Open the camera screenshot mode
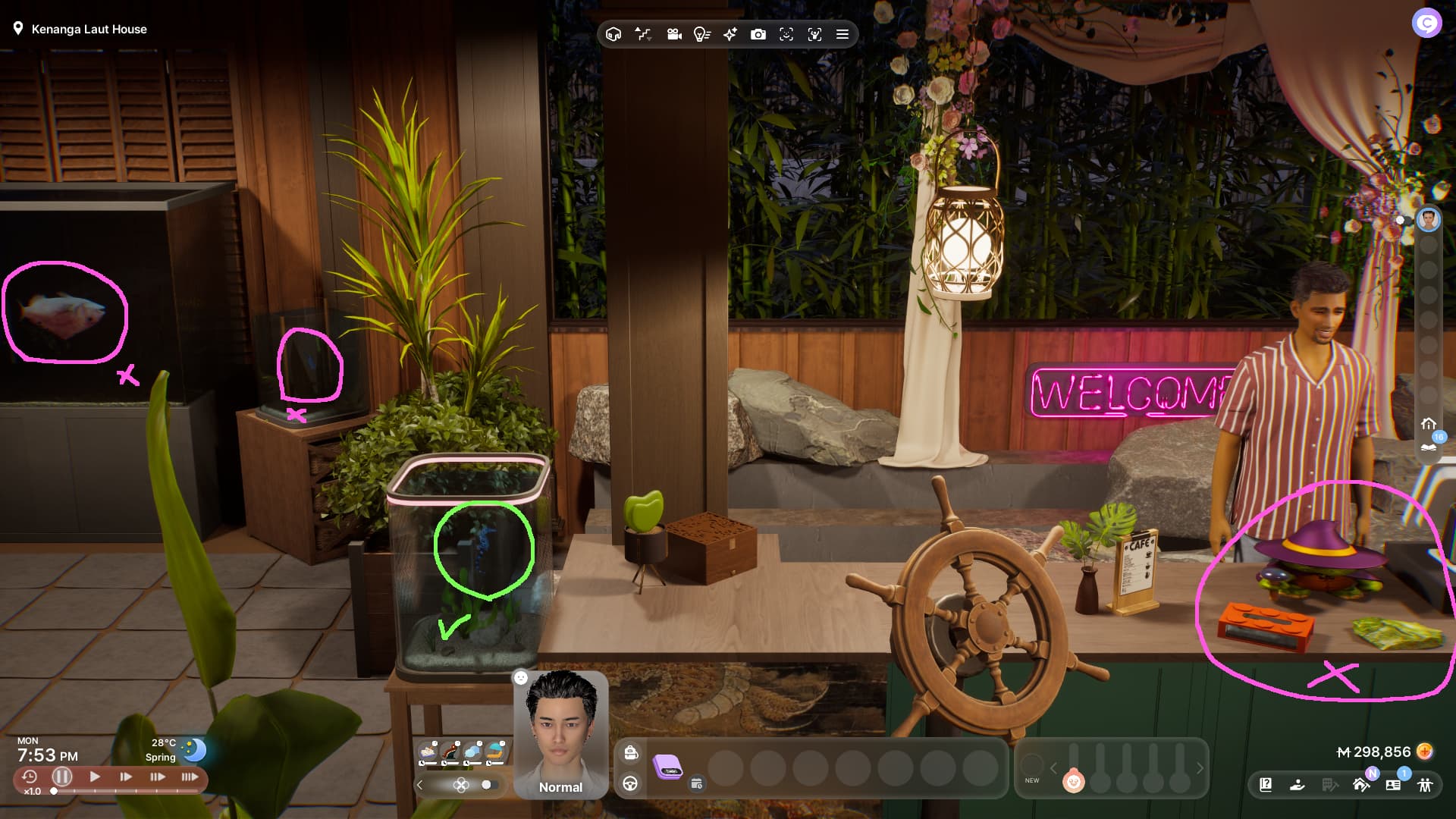Screen dimensions: 1456x819 [x=758, y=35]
